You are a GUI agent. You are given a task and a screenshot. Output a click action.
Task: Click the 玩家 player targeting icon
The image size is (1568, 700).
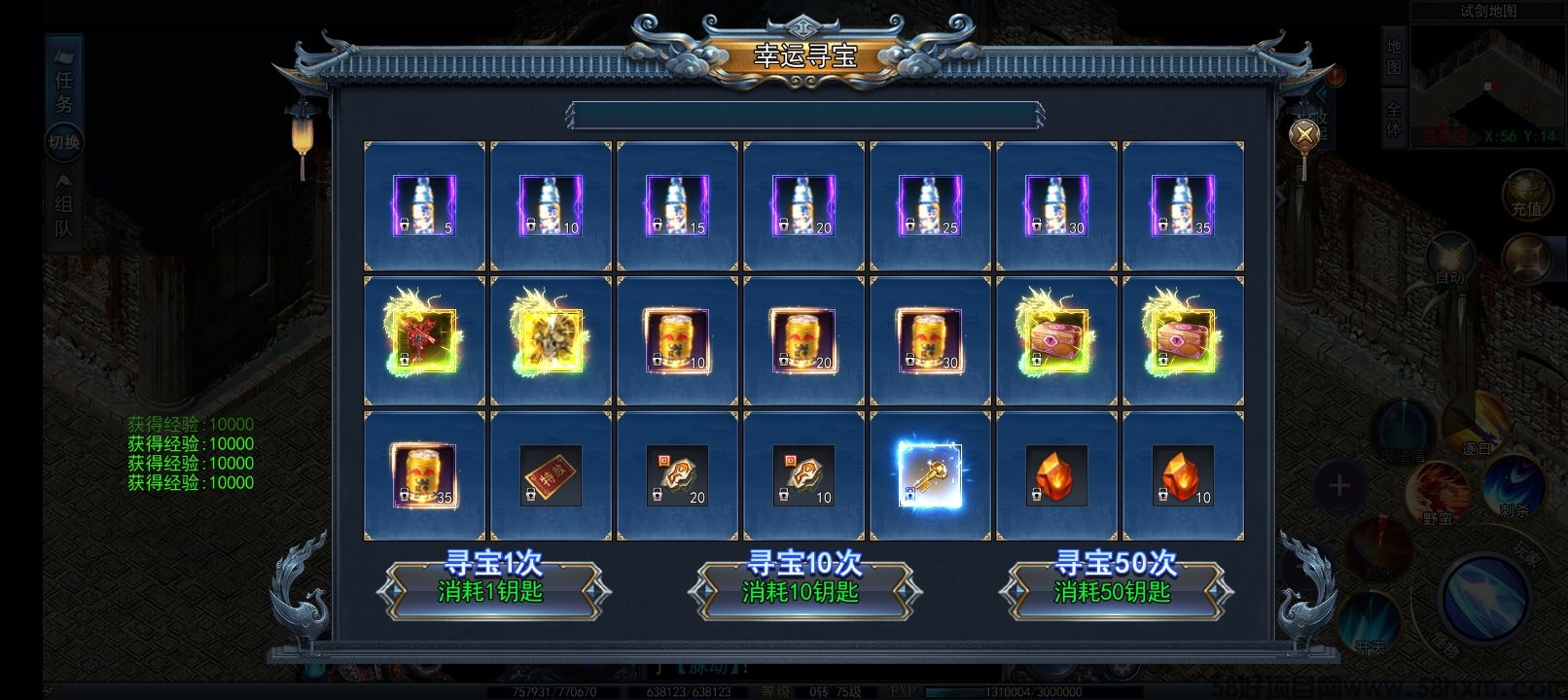tap(1527, 554)
